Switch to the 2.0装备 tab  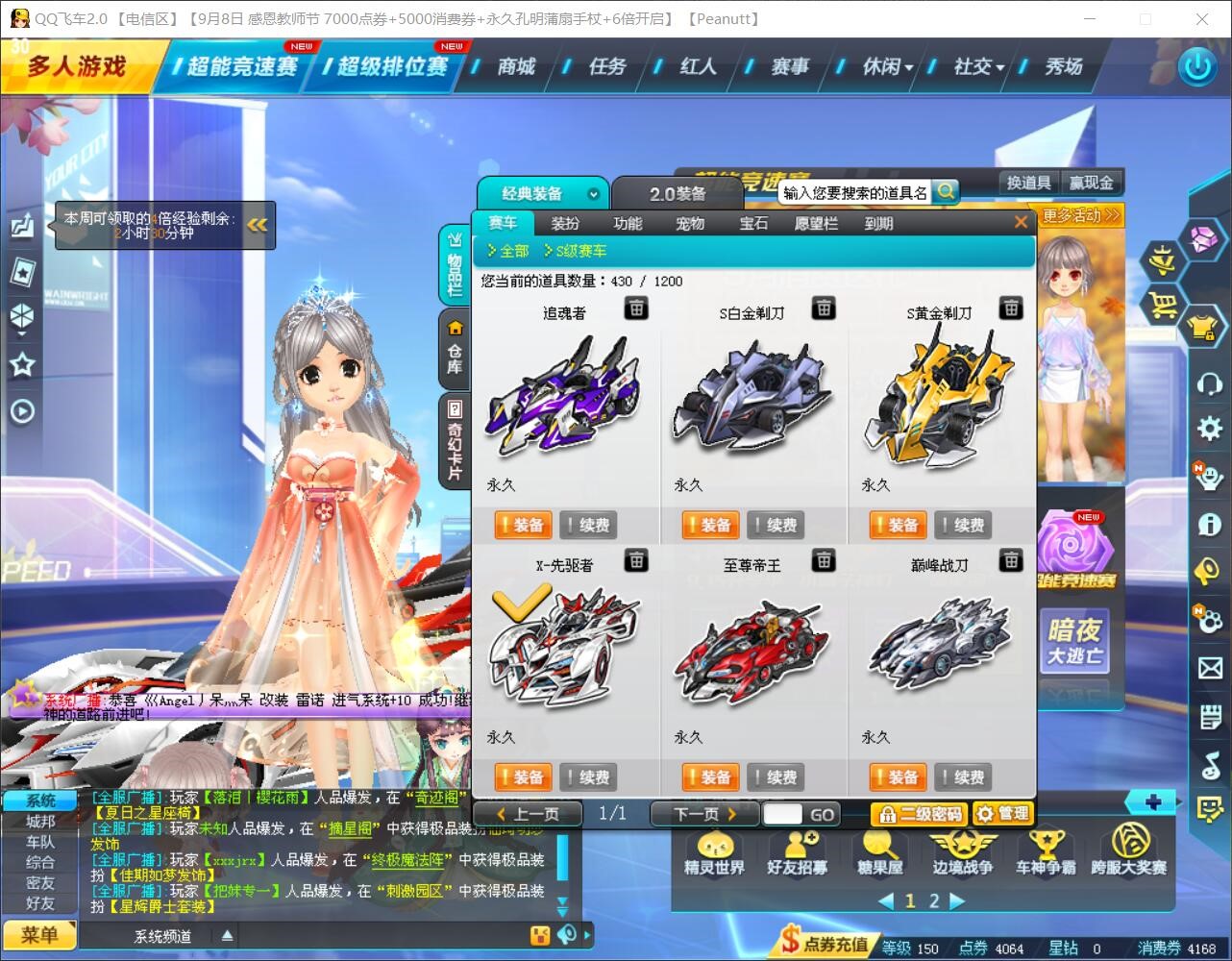coord(680,192)
